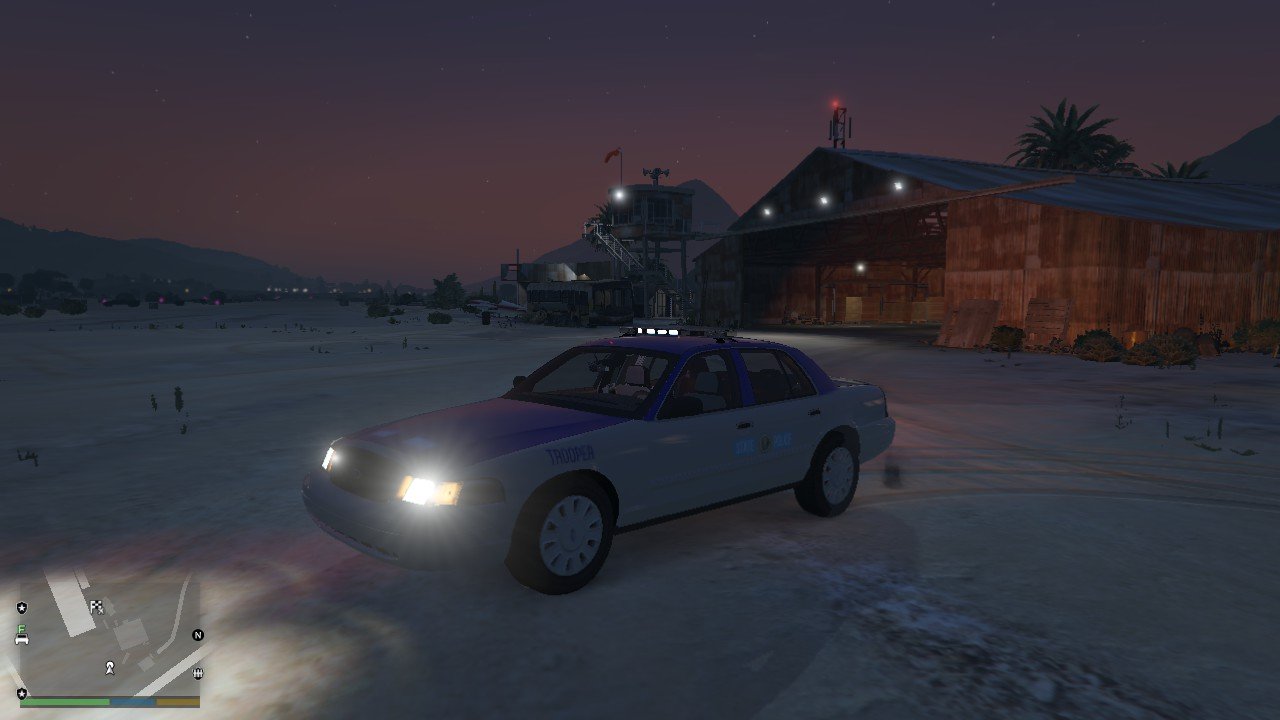Select the barred gate blip on the minimap
Screen dimensions: 1280x720
coord(198,672)
